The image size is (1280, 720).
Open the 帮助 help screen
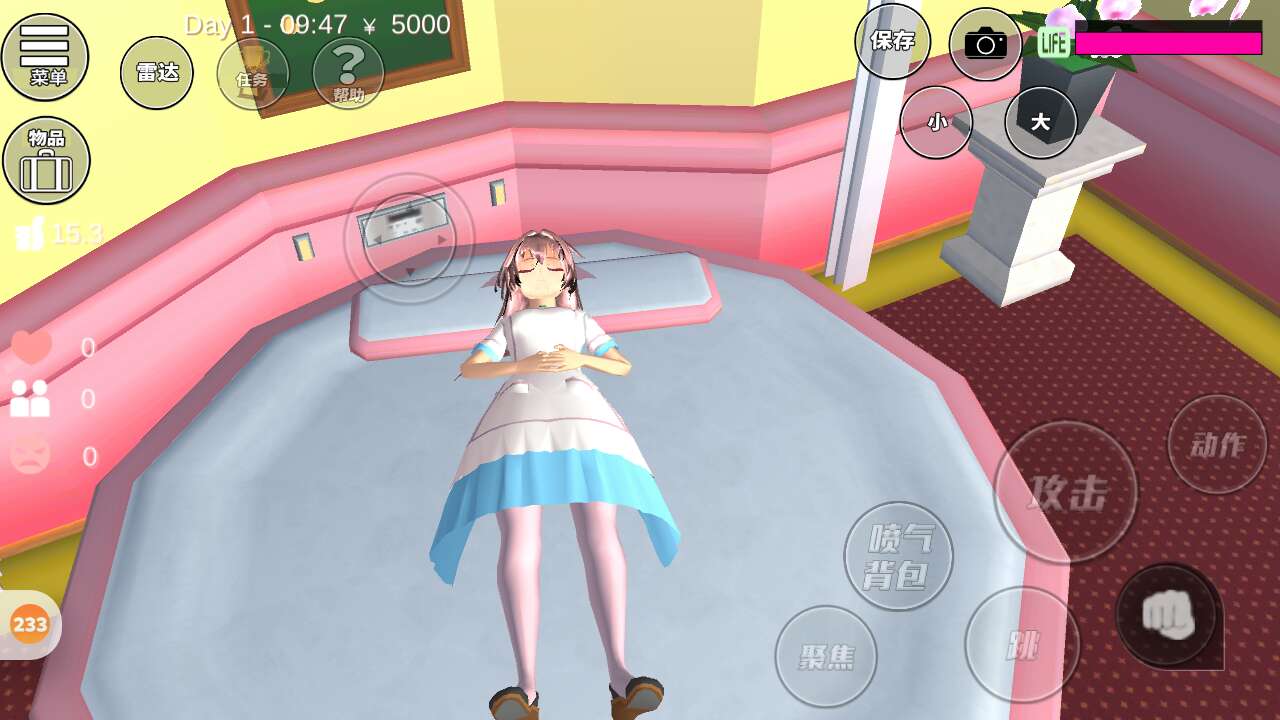(348, 74)
